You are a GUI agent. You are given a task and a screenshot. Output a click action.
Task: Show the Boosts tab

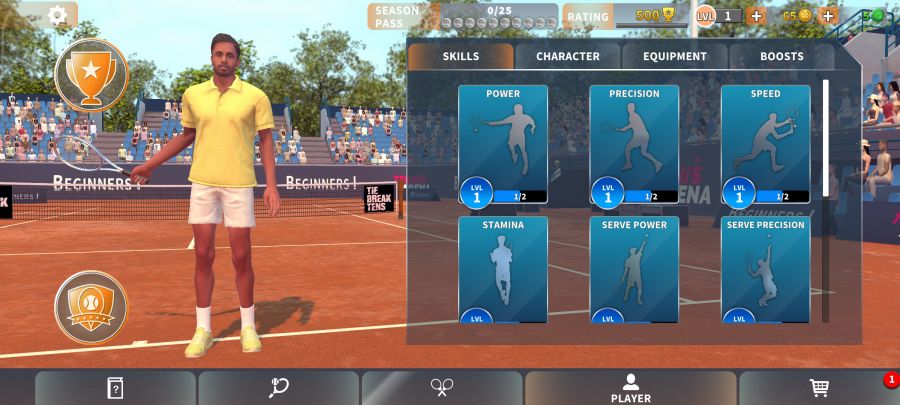781,57
